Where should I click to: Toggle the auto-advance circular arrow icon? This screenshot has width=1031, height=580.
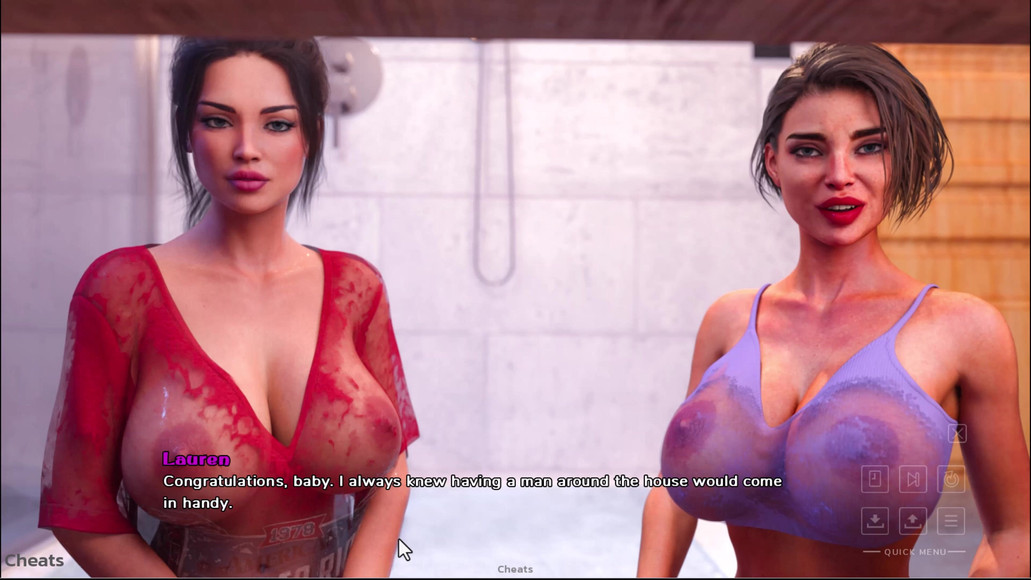tap(951, 479)
